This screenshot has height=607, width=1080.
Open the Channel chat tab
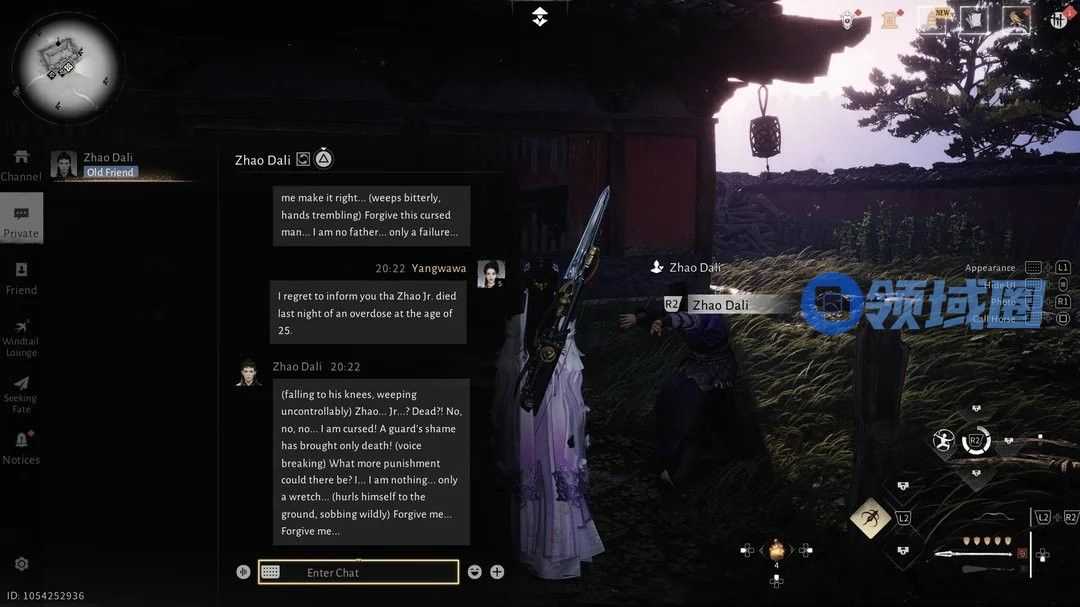click(x=21, y=166)
